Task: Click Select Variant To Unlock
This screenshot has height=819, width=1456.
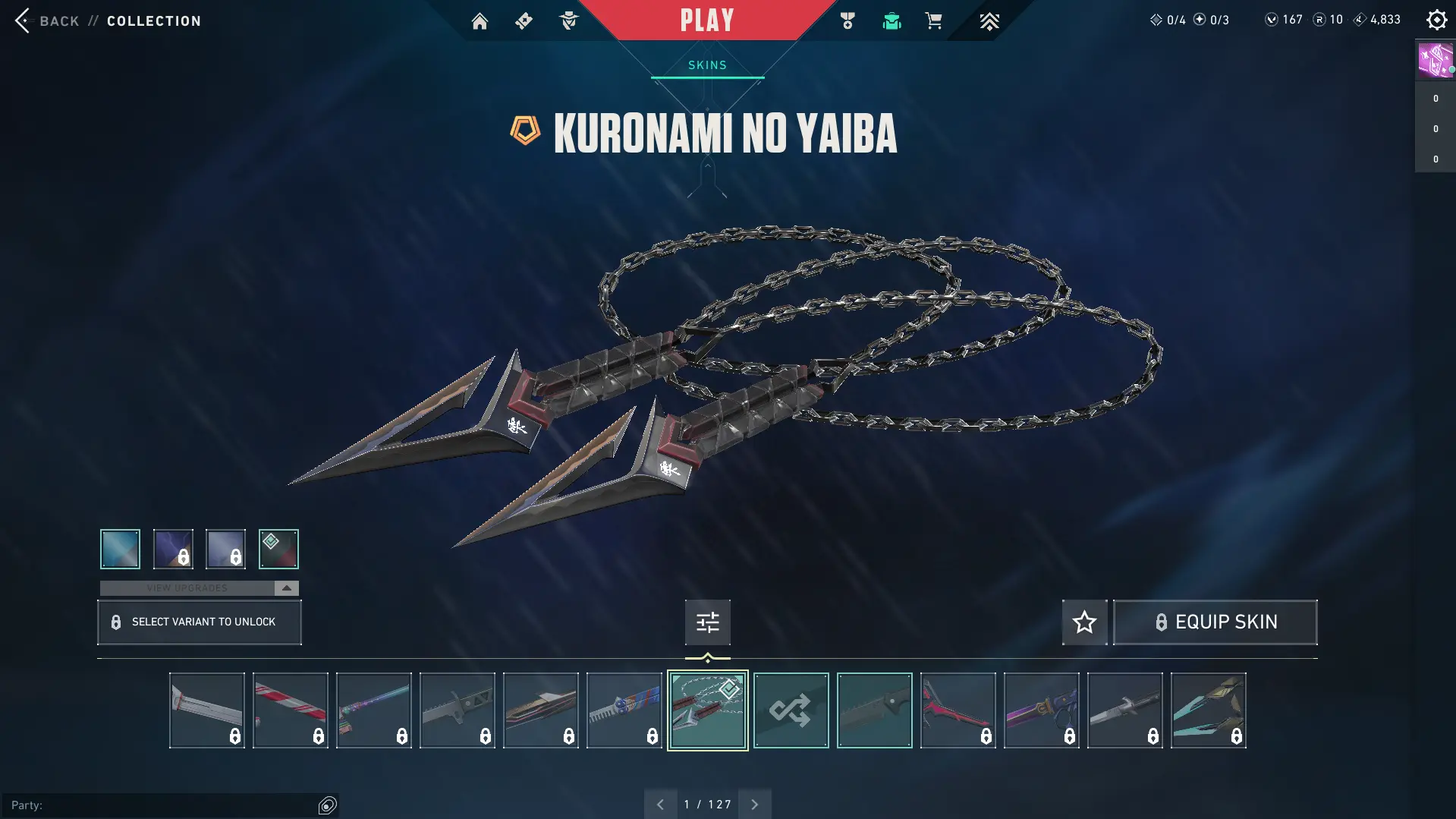Action: [199, 622]
